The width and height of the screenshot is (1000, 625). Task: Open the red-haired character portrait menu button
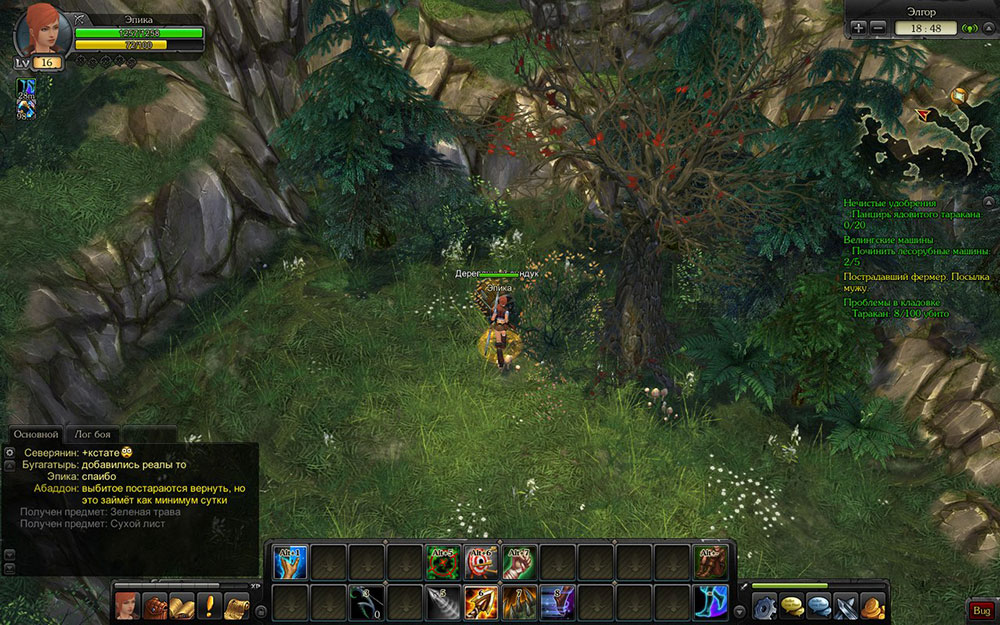coord(127,606)
